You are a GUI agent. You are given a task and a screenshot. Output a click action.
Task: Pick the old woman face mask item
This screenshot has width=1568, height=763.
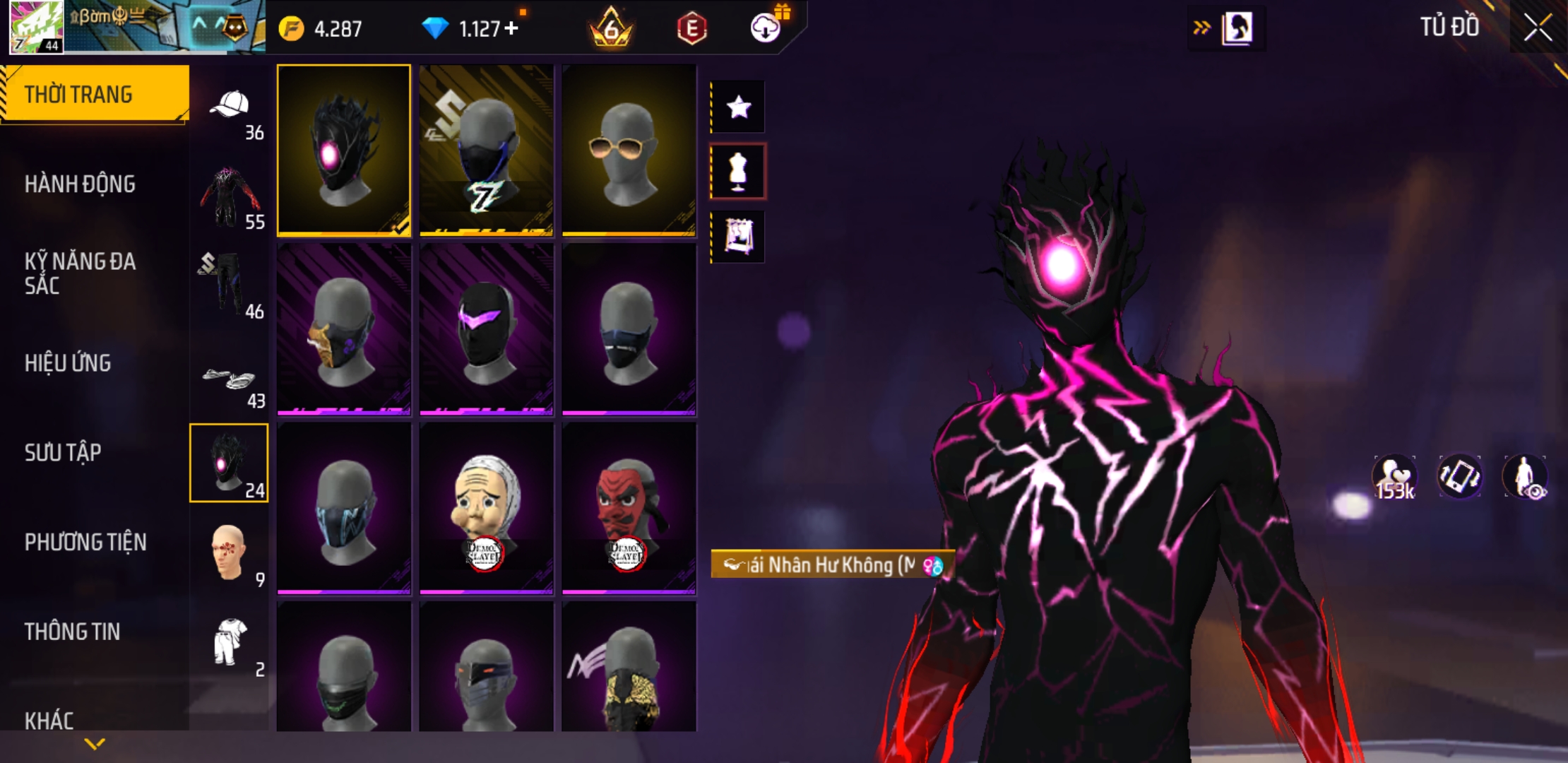pos(486,508)
